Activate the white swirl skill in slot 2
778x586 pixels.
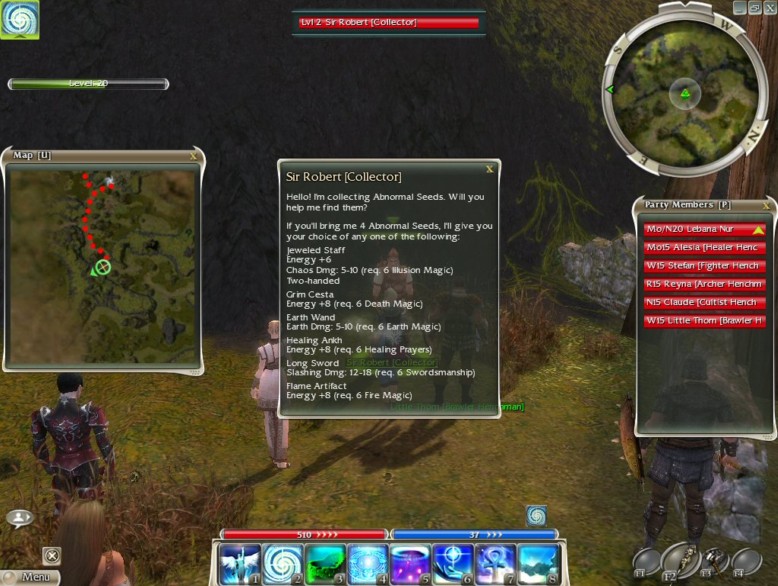pos(283,563)
